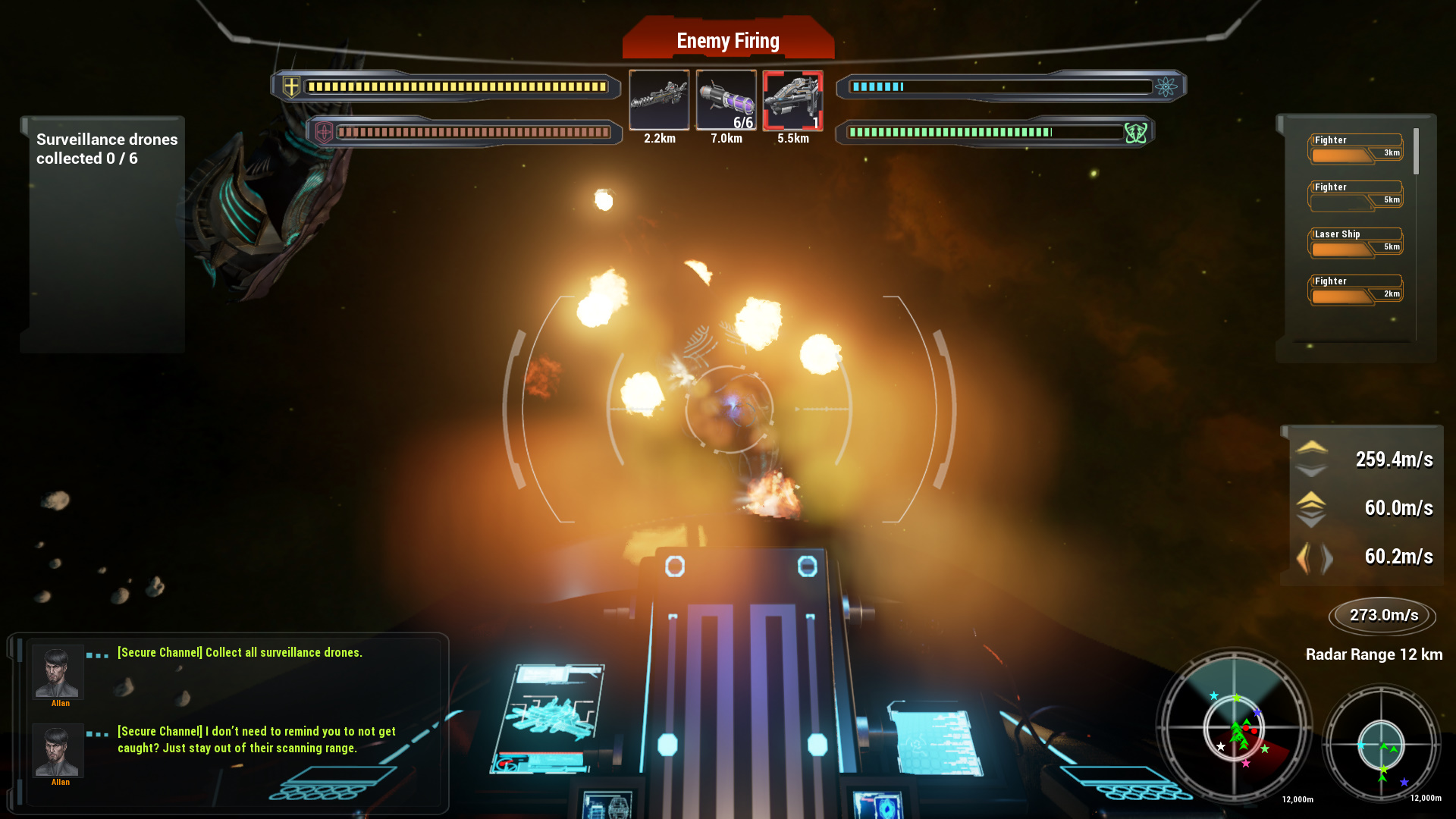Screen dimensions: 1456x819
Task: Click the Radar Range 12 km label
Action: coord(1374,654)
